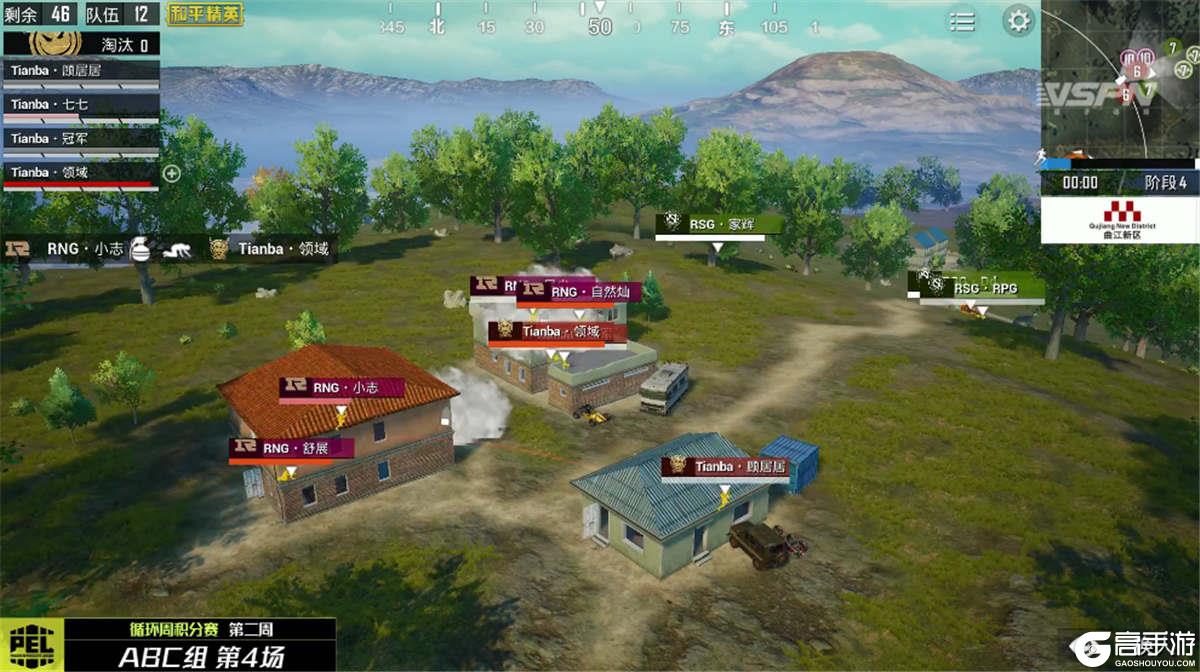Select Tianba·七七 in the team list
The image size is (1200, 672).
[80, 105]
